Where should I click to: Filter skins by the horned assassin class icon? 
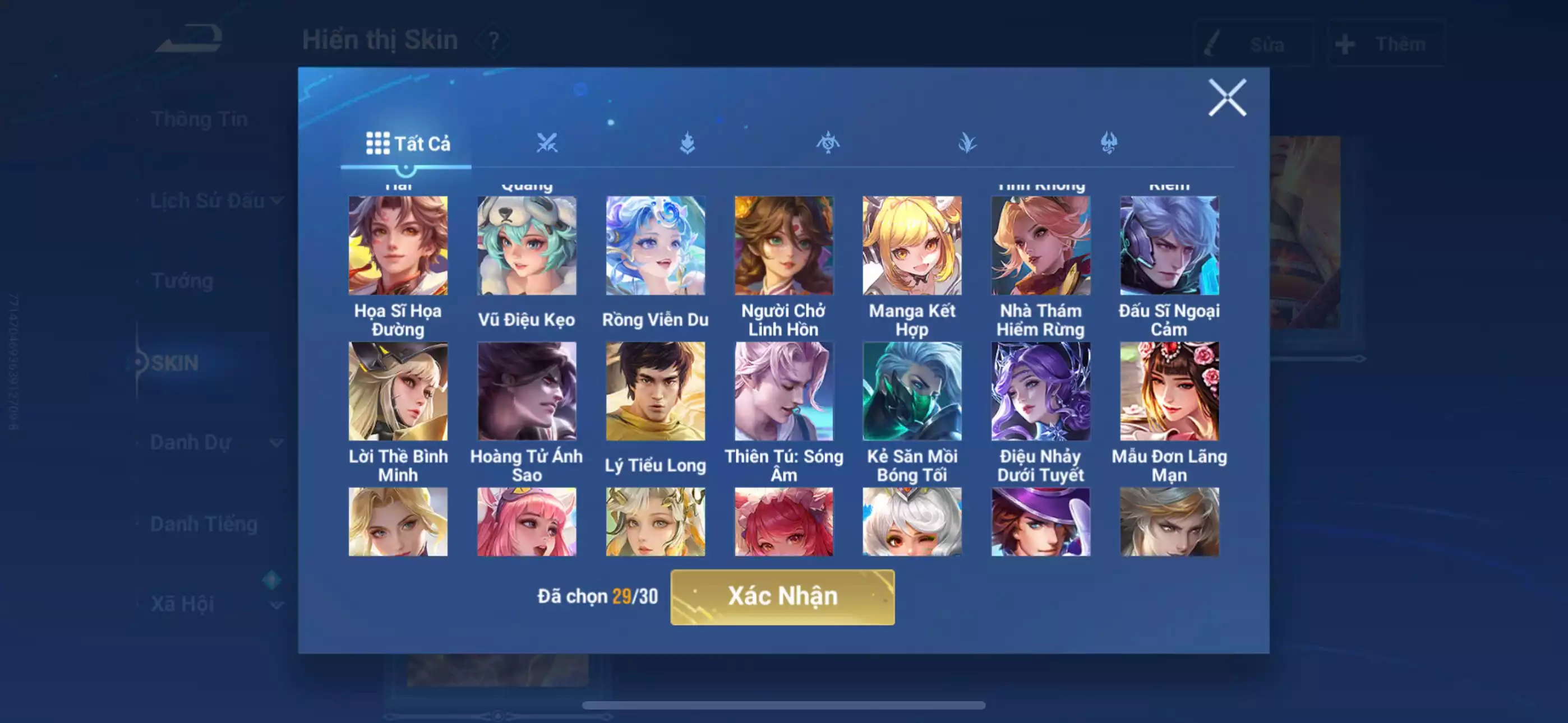(1111, 142)
